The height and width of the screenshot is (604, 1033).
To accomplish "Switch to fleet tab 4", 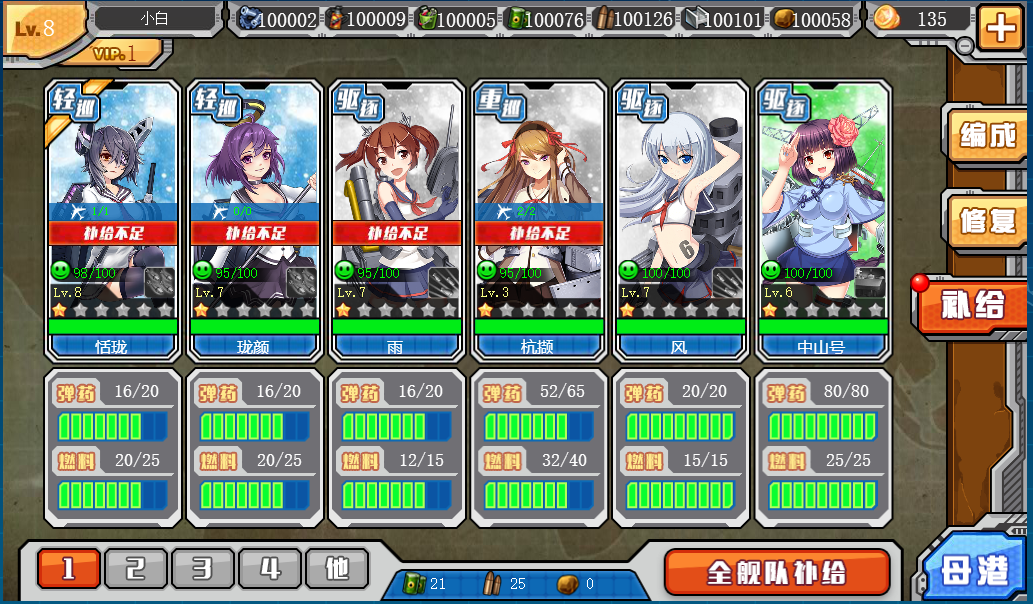I will coord(270,569).
